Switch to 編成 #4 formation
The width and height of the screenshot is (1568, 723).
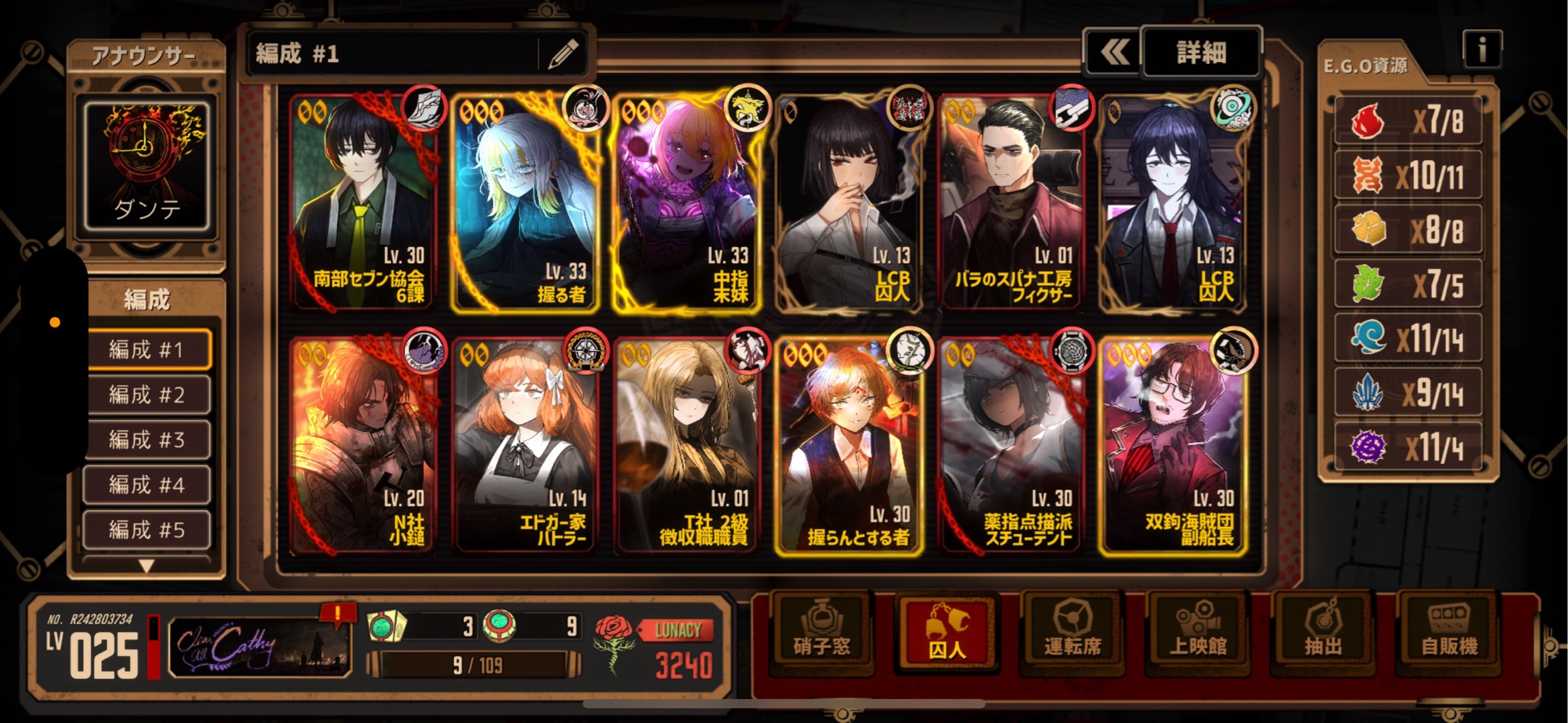[x=147, y=485]
